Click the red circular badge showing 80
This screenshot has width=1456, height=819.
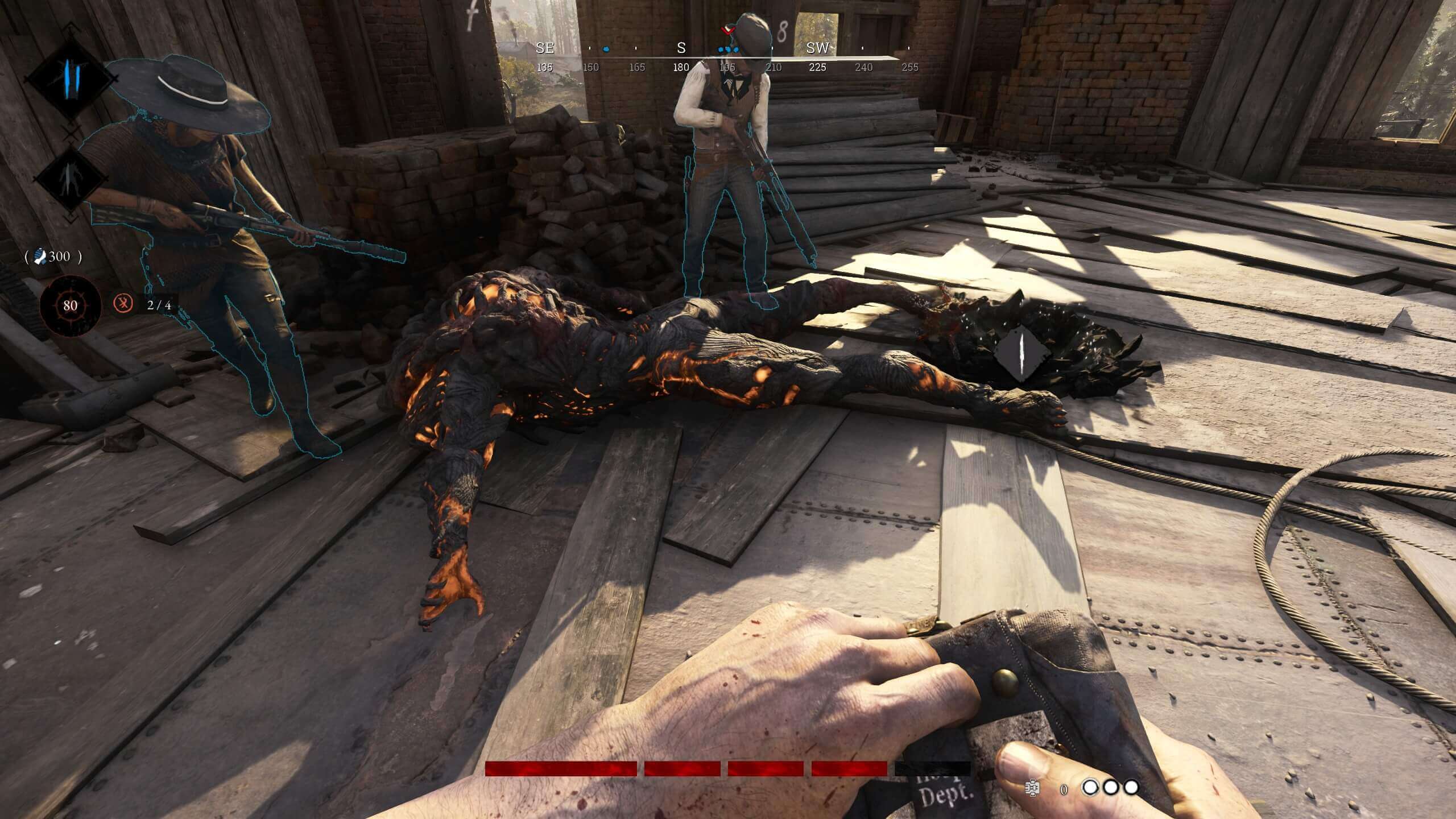(x=70, y=305)
